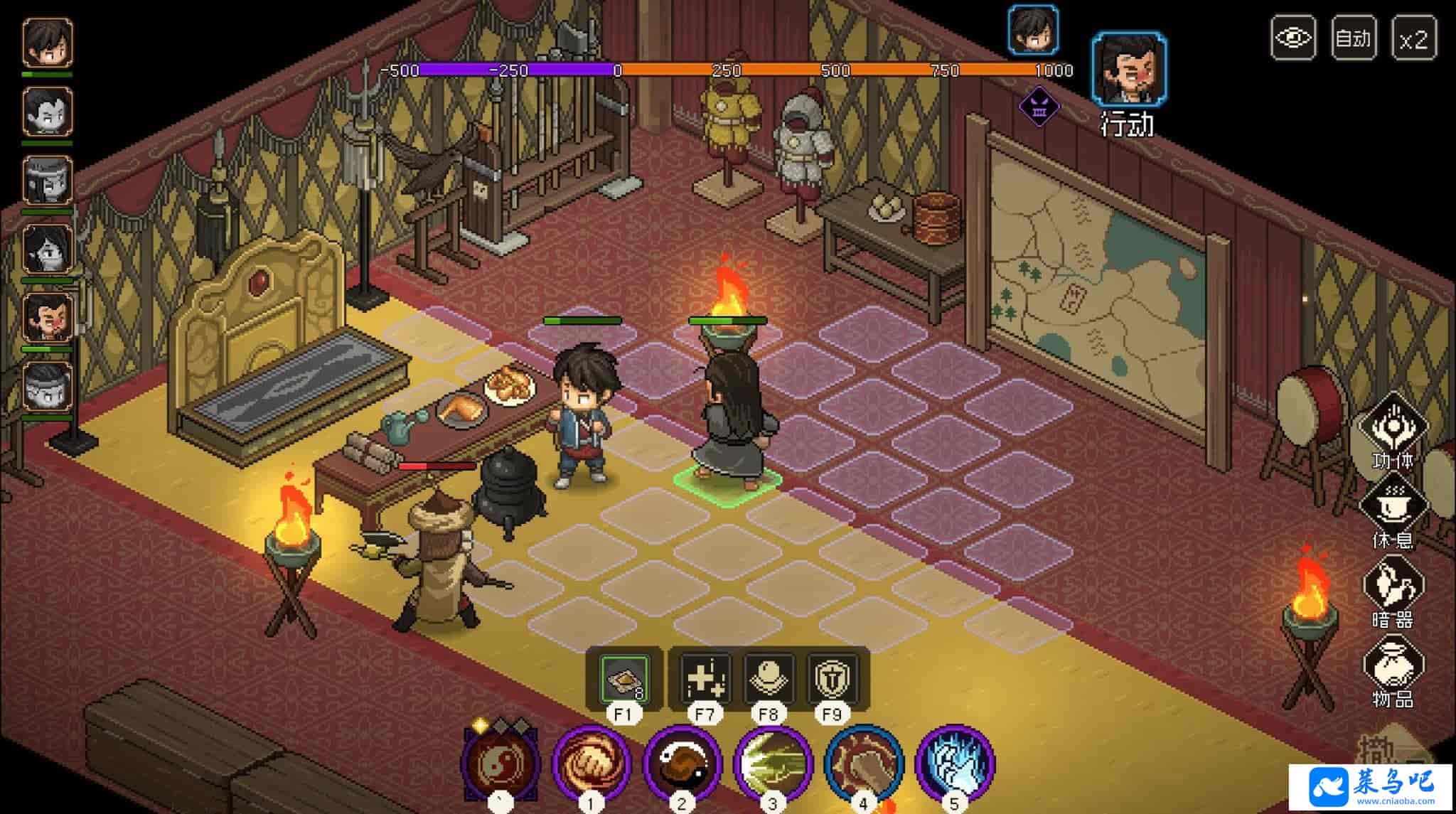Click the acting character's turn portrait
This screenshot has height=814, width=1456.
pyautogui.click(x=1129, y=69)
